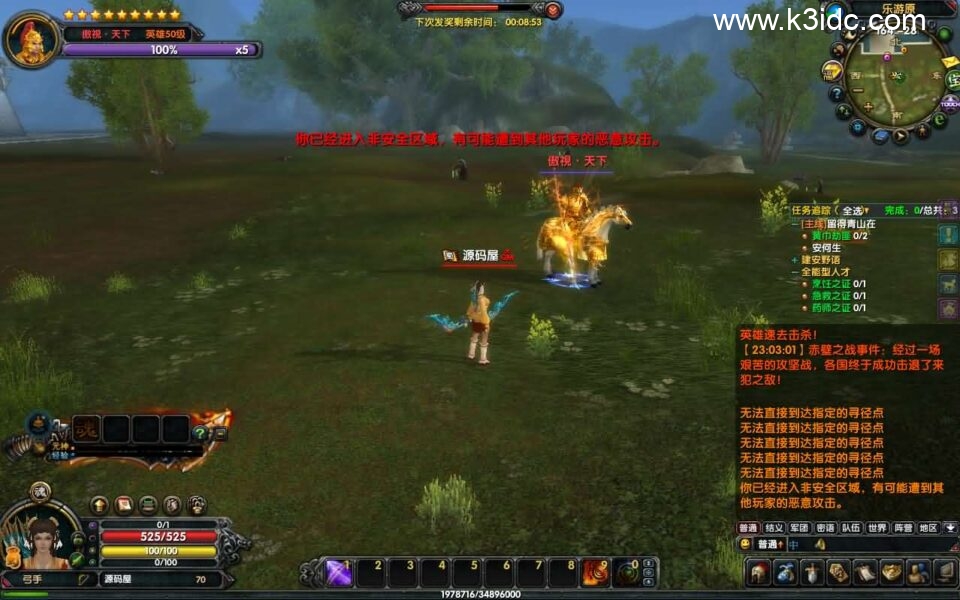This screenshot has width=960, height=600.
Task: Open the computer monitor system menu
Action: pos(944,573)
